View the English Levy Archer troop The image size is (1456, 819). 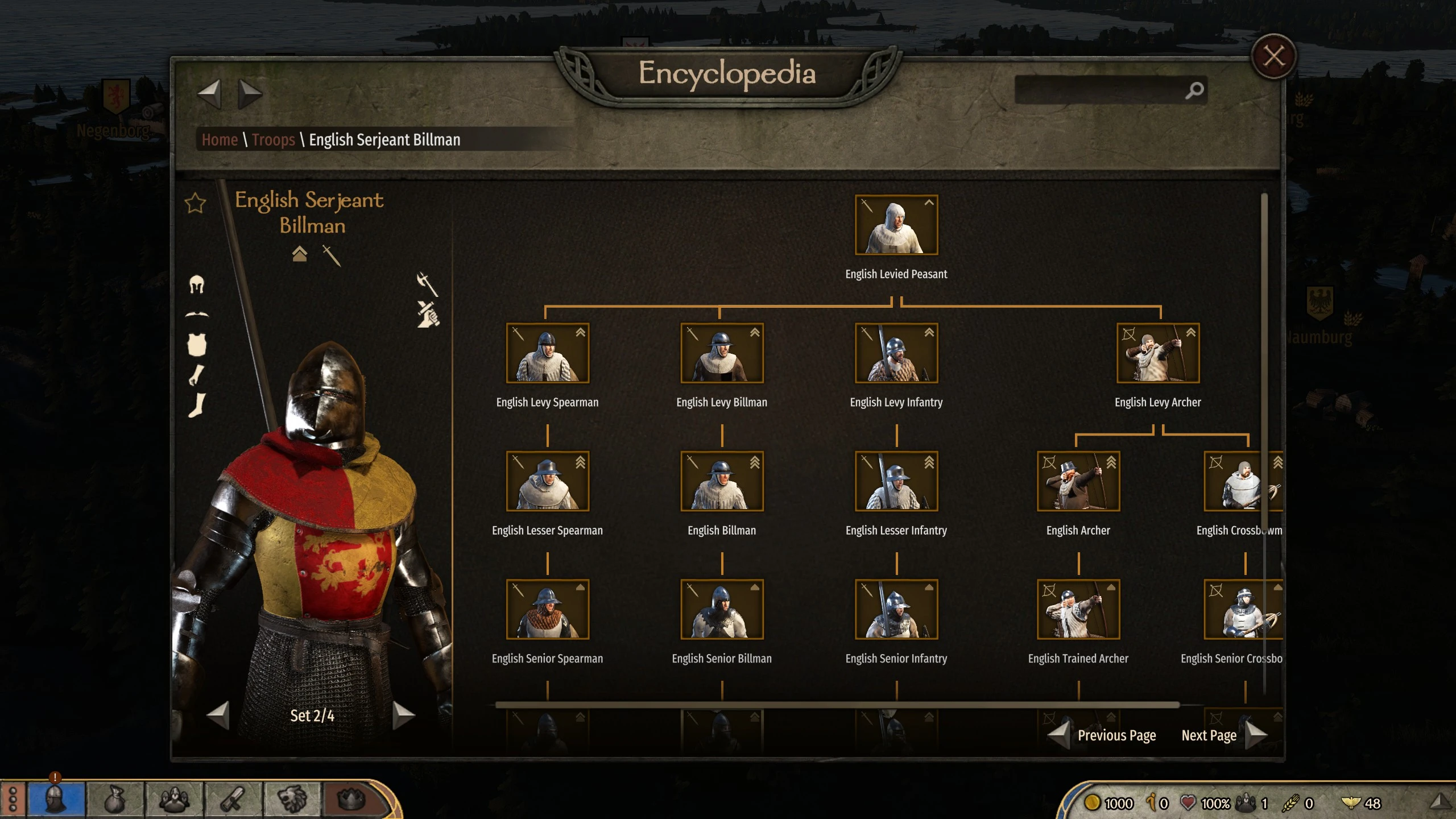(1157, 353)
